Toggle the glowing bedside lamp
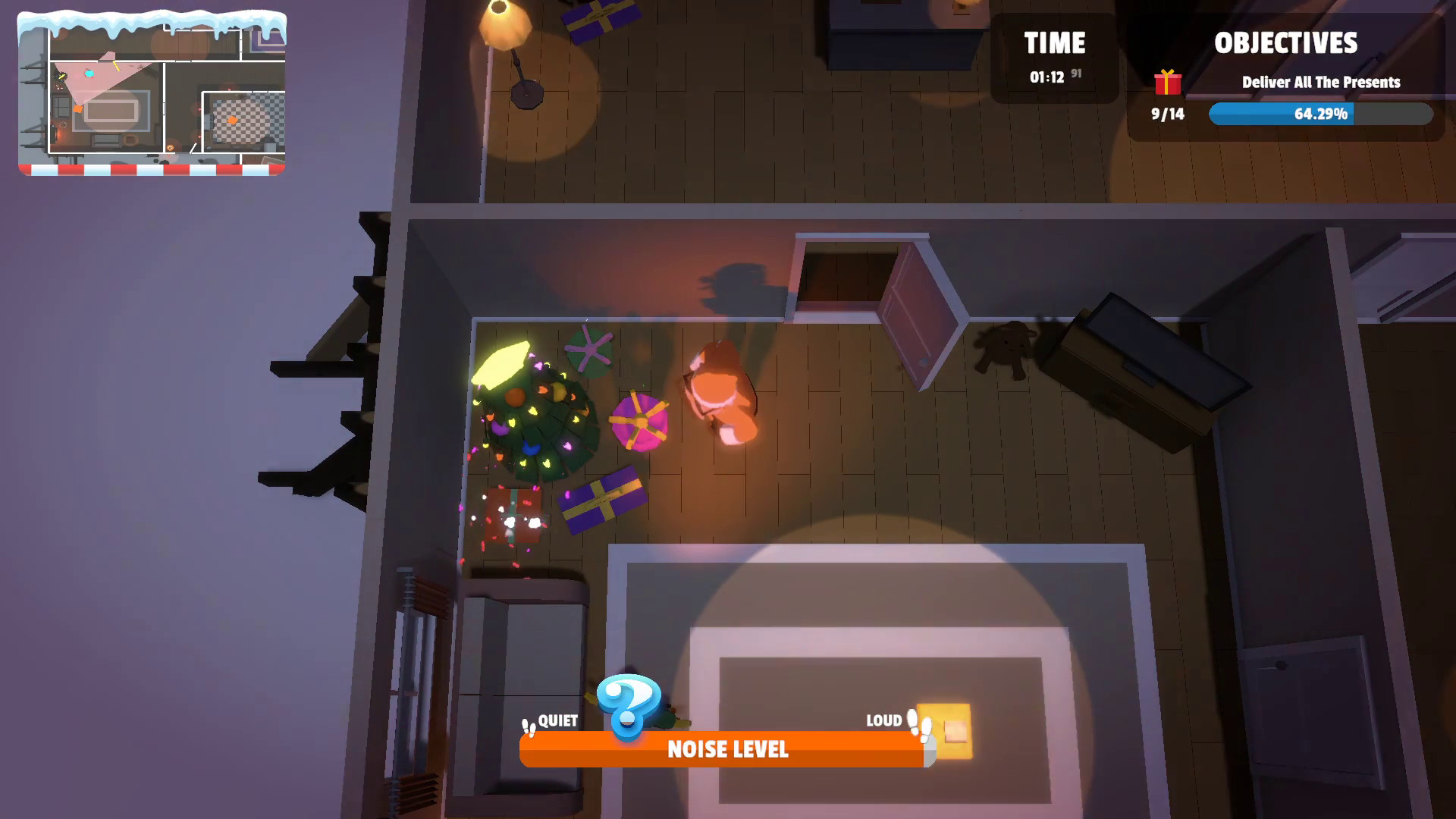The width and height of the screenshot is (1456, 819). 946,732
